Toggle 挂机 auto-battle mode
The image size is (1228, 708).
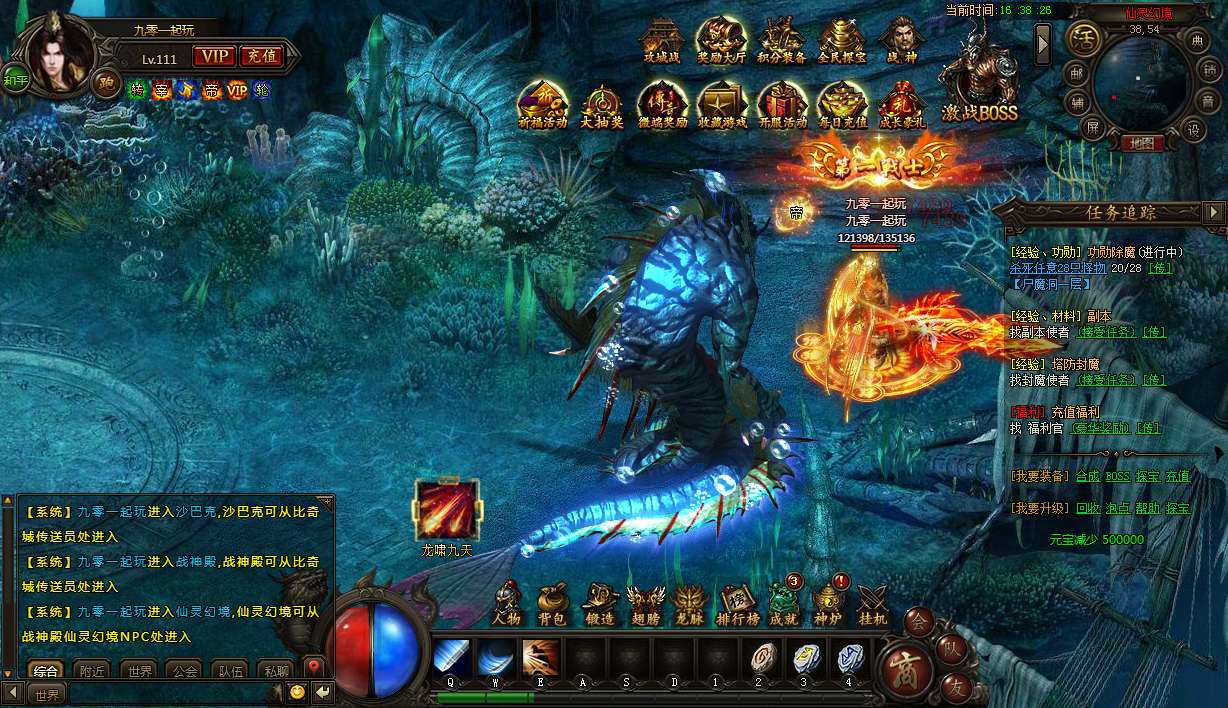tap(872, 603)
